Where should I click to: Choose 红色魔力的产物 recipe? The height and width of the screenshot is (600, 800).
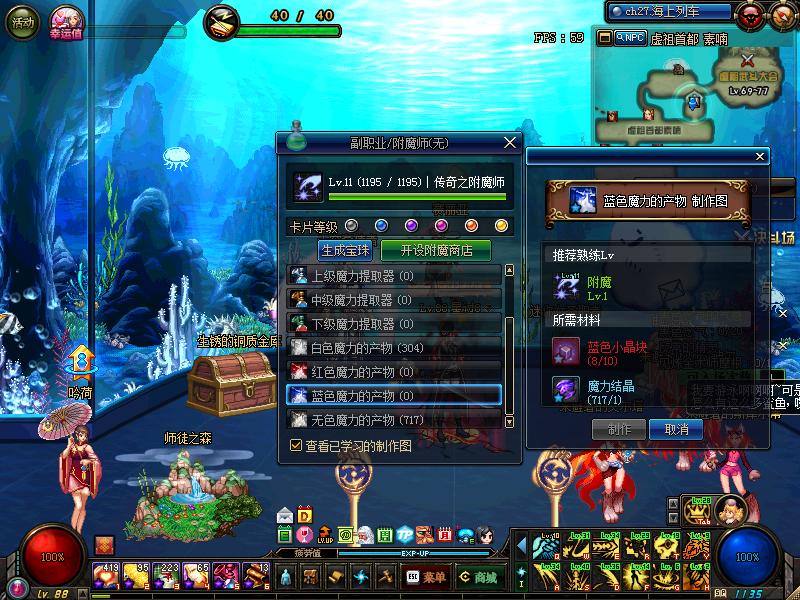(x=394, y=371)
